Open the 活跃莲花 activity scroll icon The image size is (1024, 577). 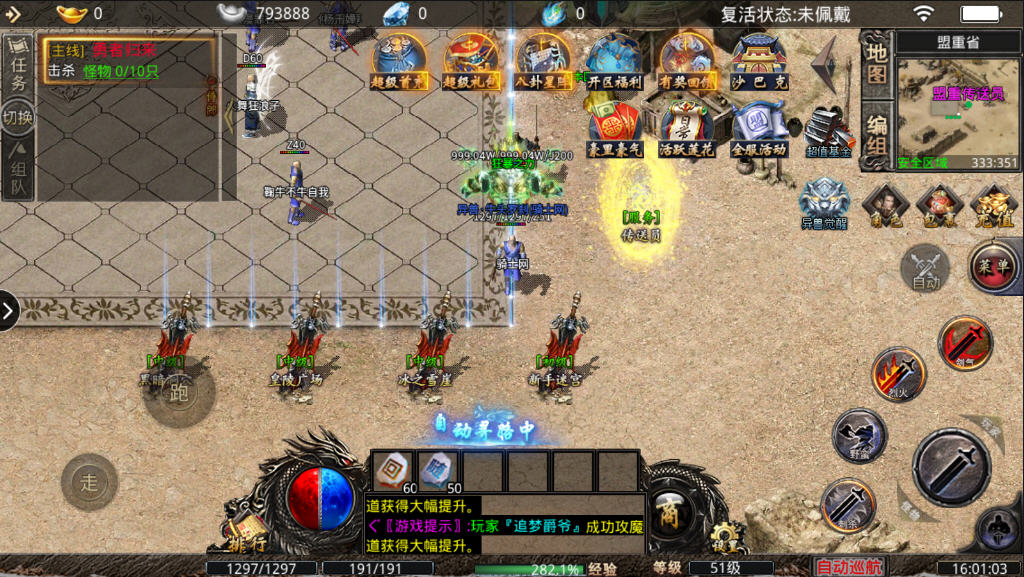click(x=686, y=127)
